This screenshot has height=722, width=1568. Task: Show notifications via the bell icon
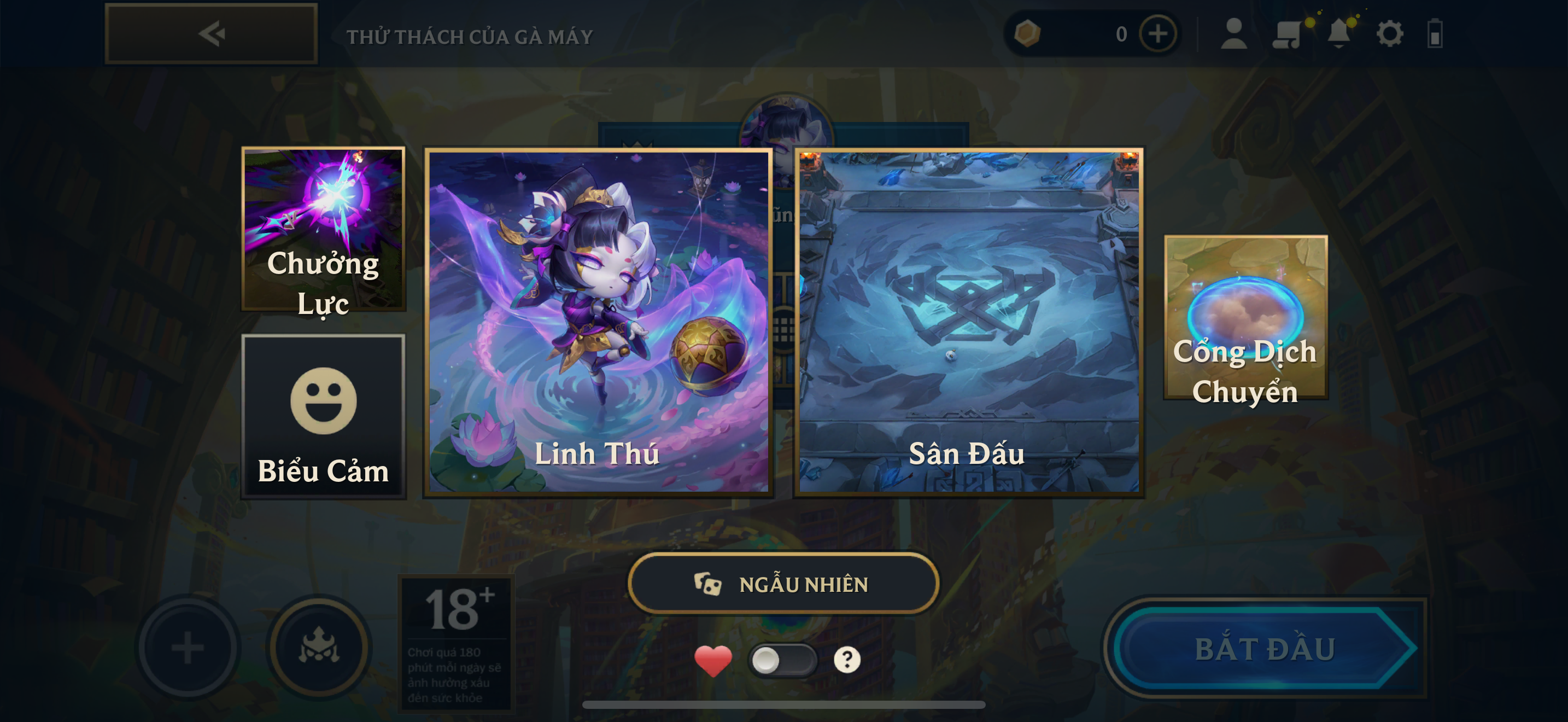1338,34
